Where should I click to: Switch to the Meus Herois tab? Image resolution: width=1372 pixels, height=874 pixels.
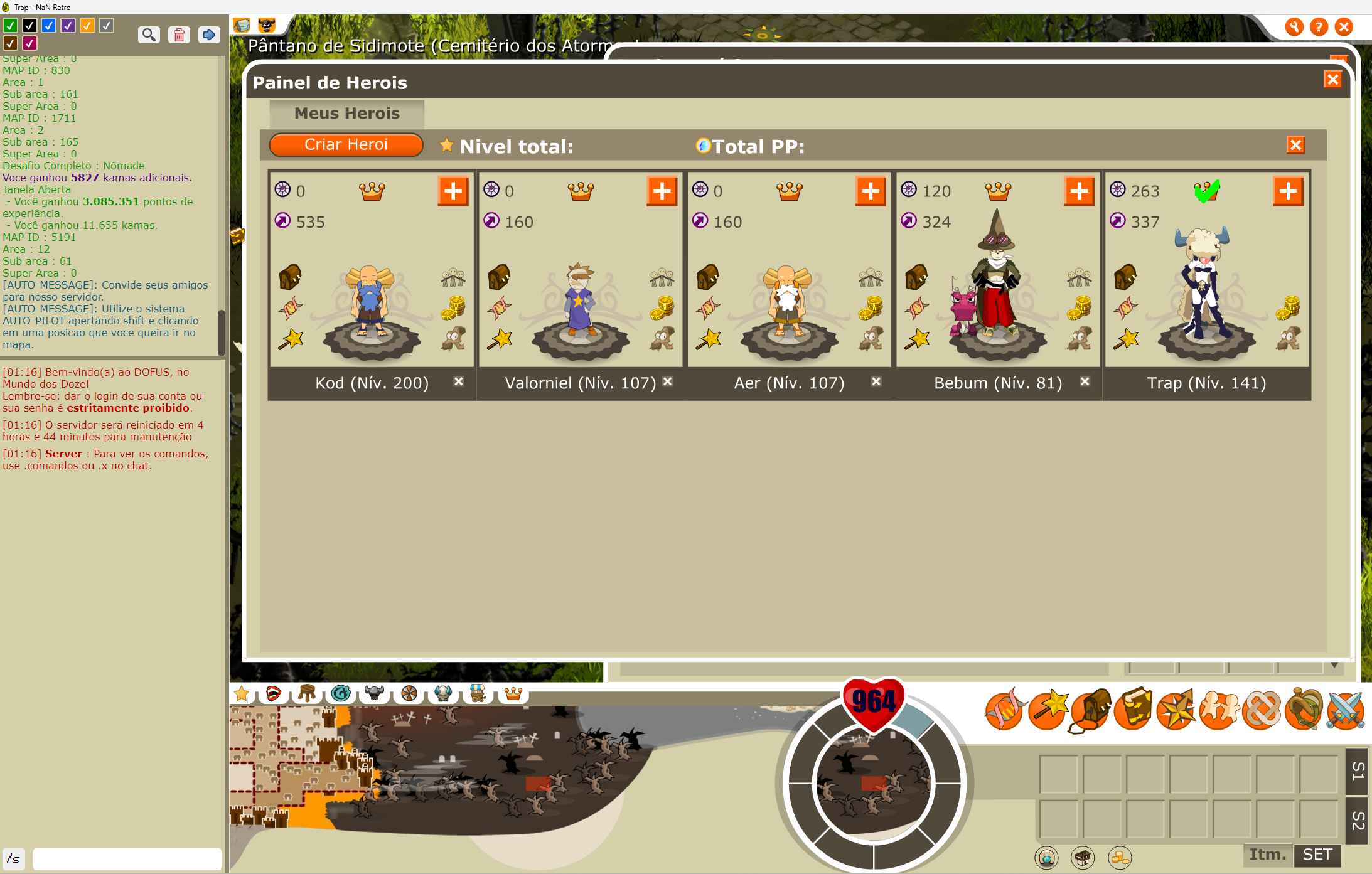pos(346,114)
